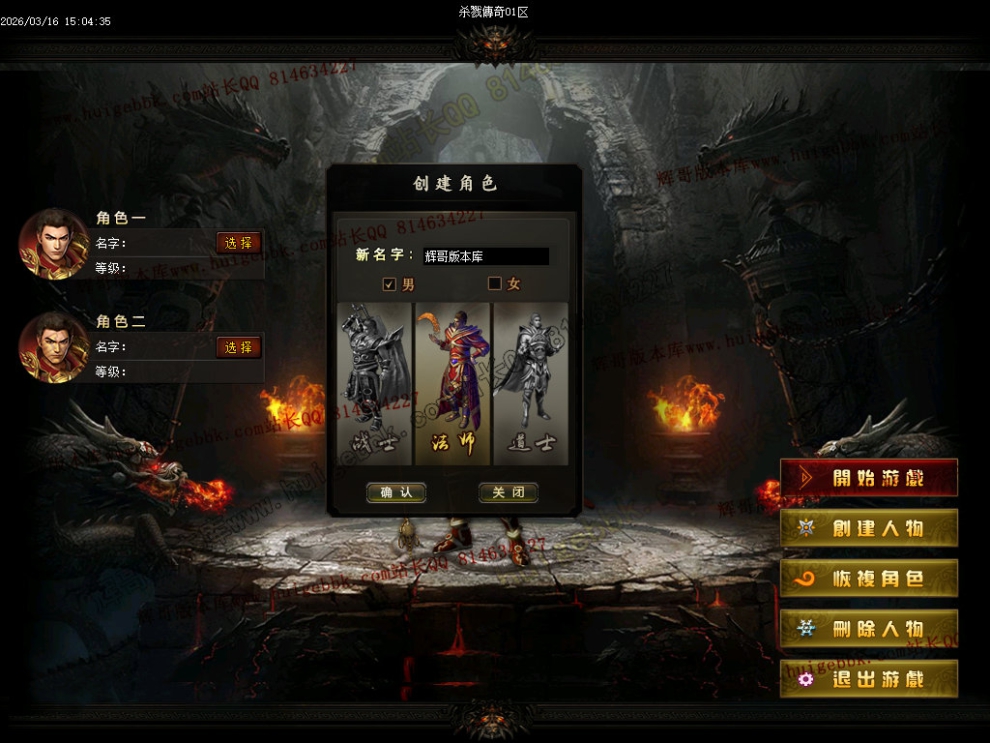This screenshot has height=743, width=990.
Task: Start the game with 開始游戲
Action: (868, 478)
